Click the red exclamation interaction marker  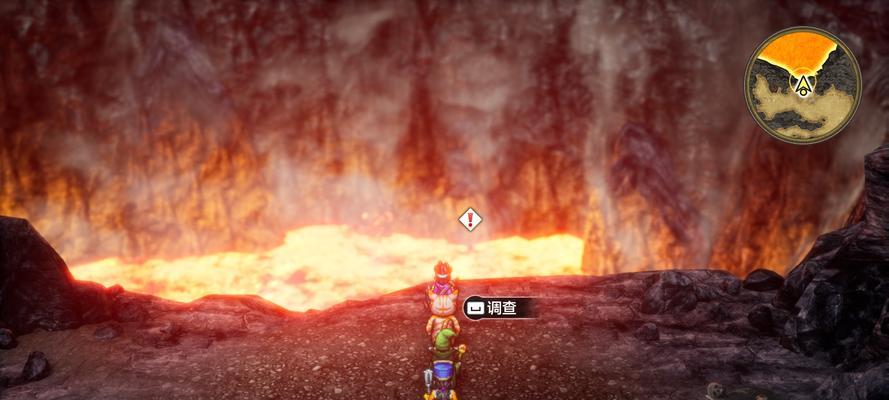point(470,219)
